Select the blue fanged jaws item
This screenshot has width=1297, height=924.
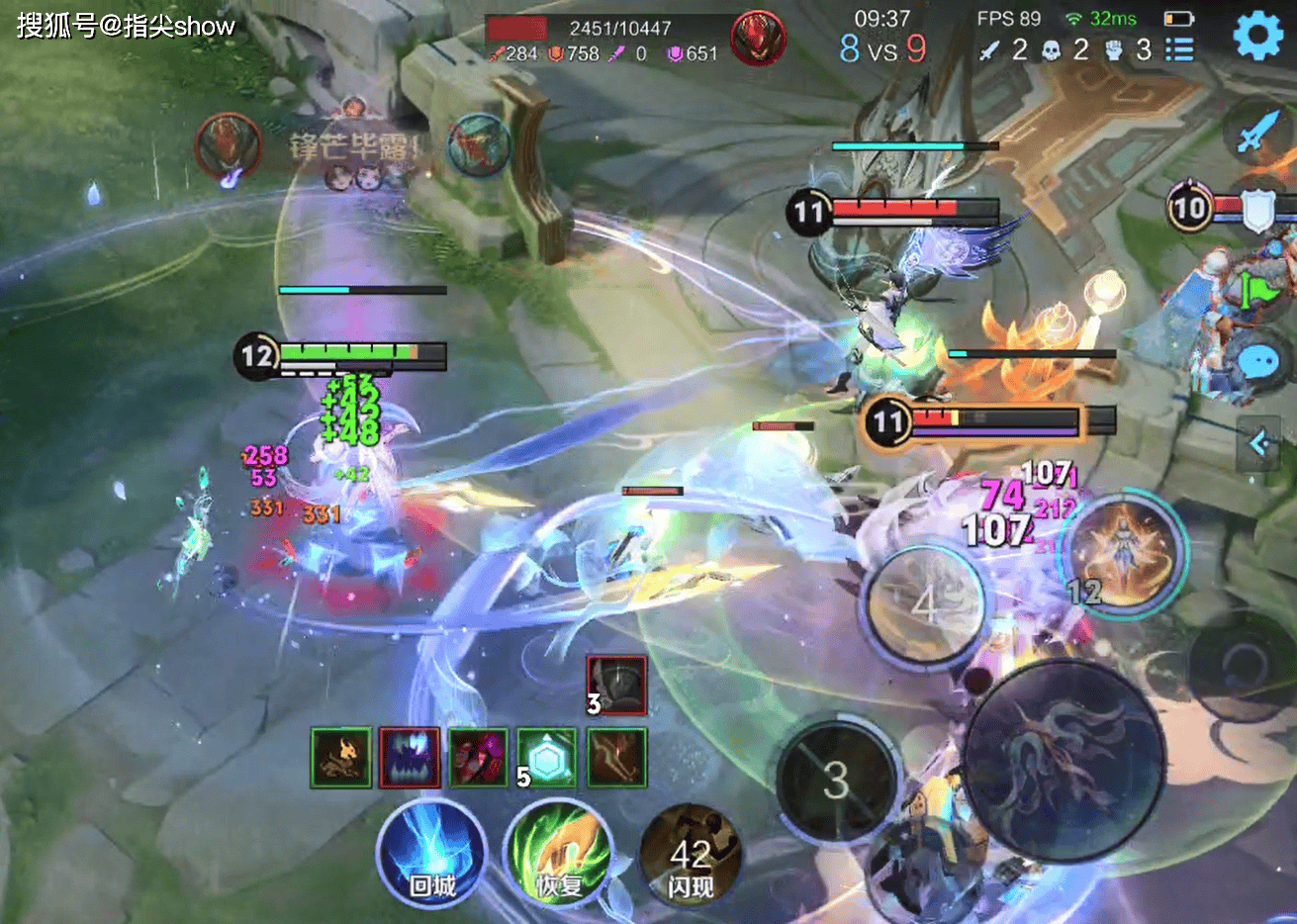coord(410,758)
